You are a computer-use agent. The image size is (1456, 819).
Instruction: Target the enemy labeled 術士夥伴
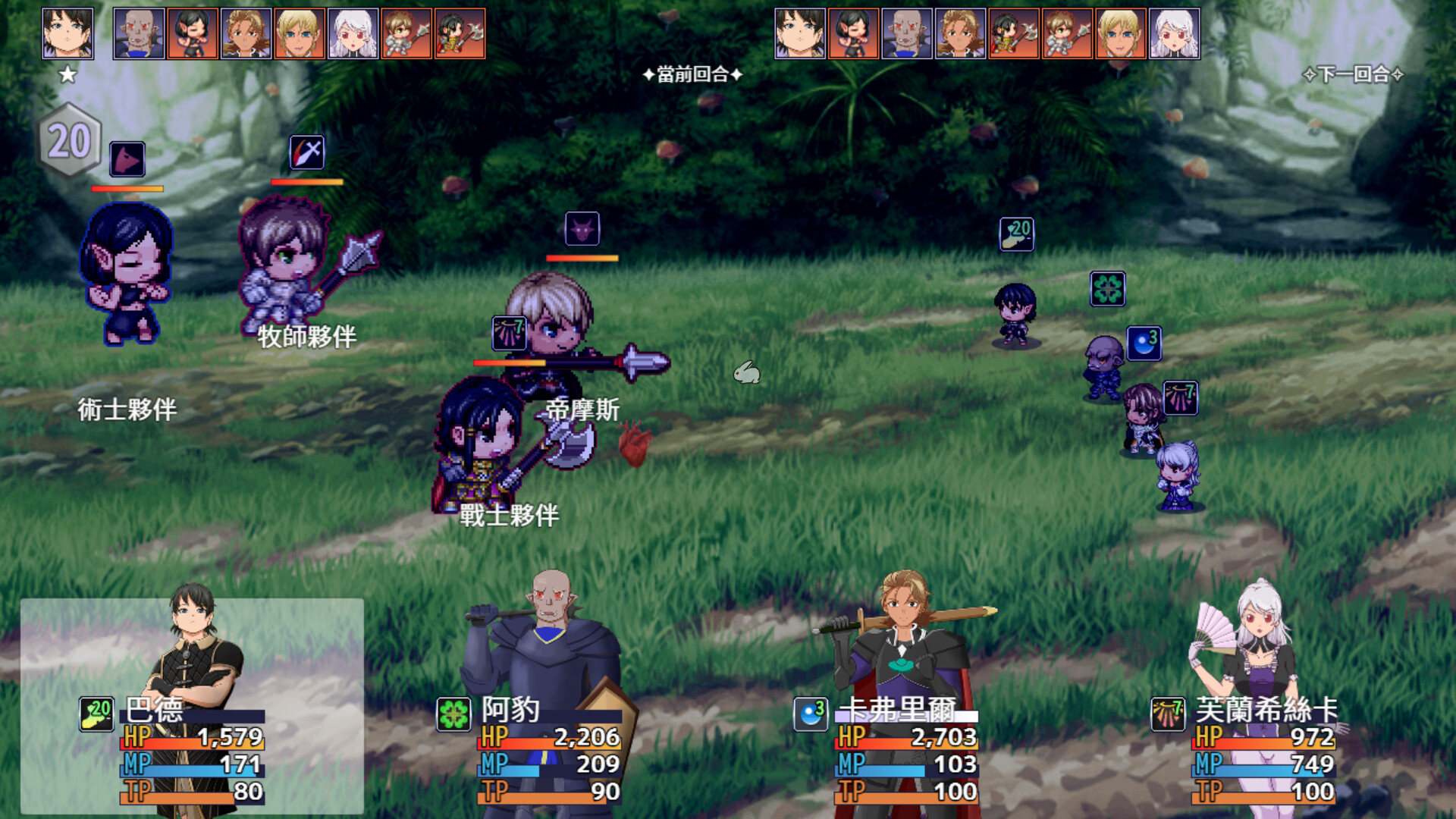pyautogui.click(x=127, y=273)
